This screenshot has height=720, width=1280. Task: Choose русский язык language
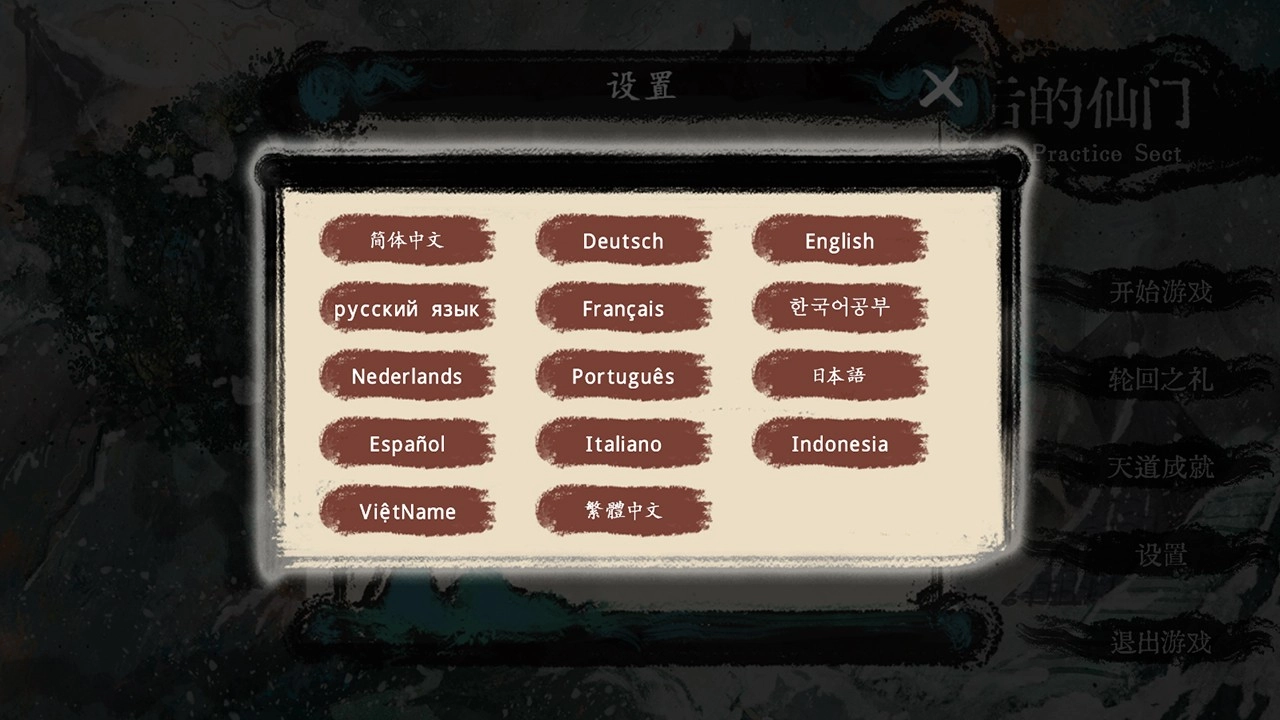406,308
